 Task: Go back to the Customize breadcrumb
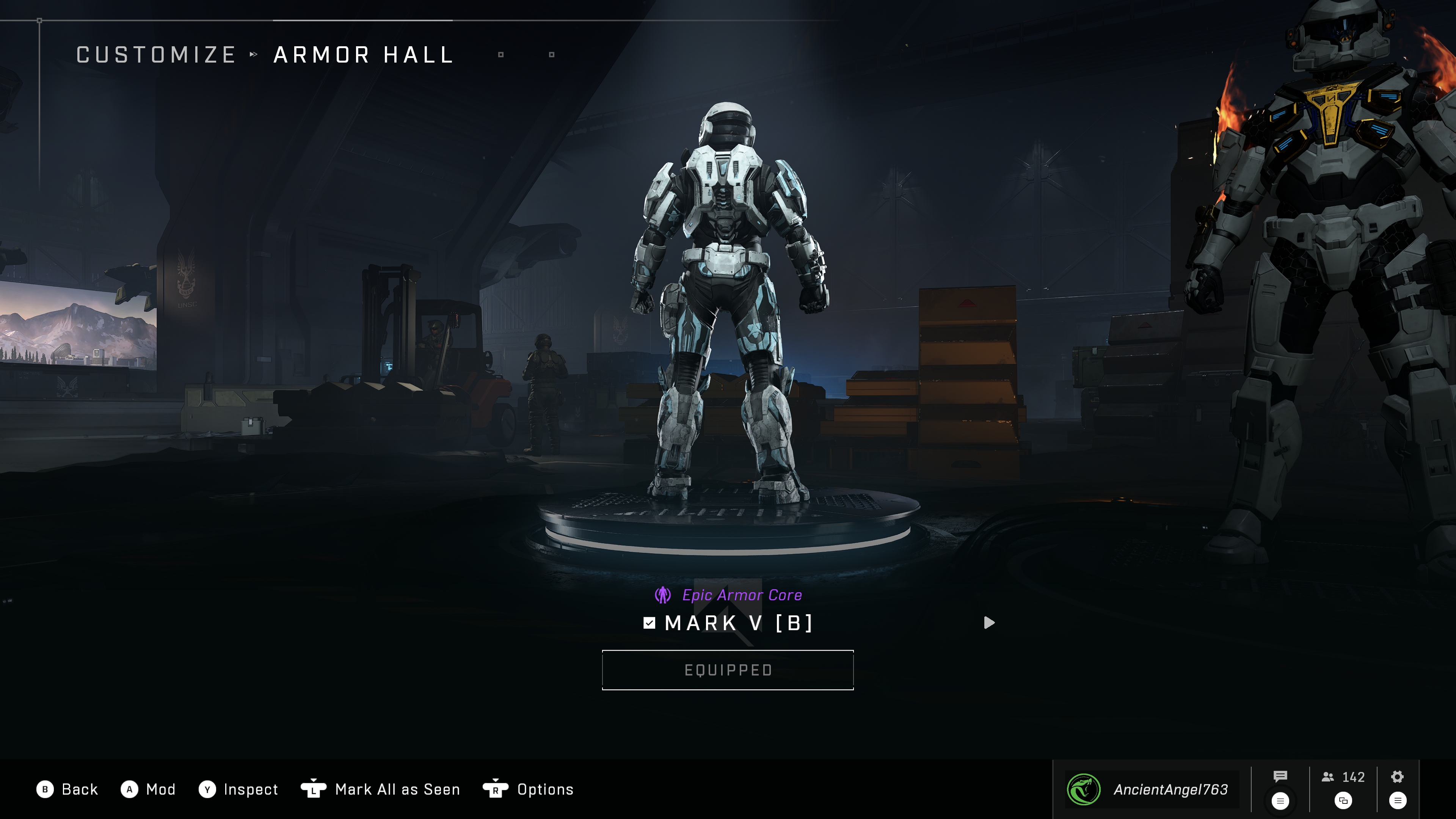coord(156,55)
